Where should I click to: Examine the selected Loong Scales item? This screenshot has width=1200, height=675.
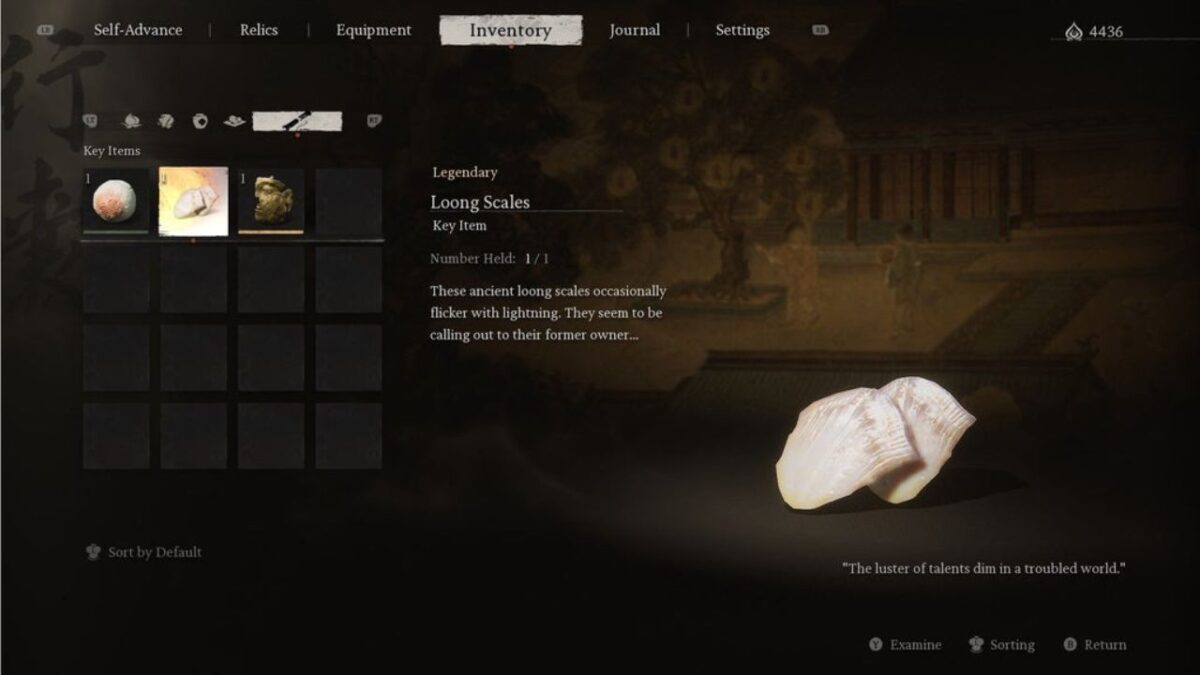point(906,645)
